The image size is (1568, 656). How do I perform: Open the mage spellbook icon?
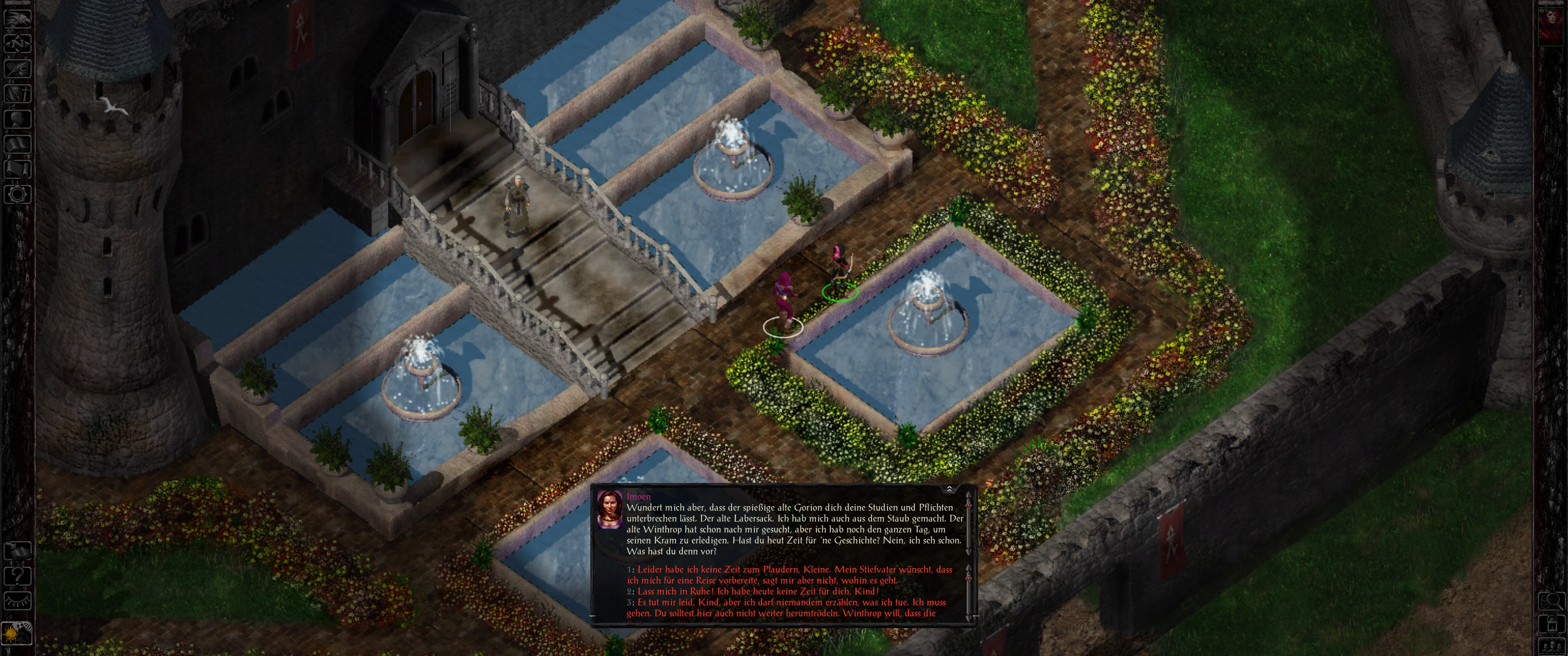pyautogui.click(x=17, y=145)
